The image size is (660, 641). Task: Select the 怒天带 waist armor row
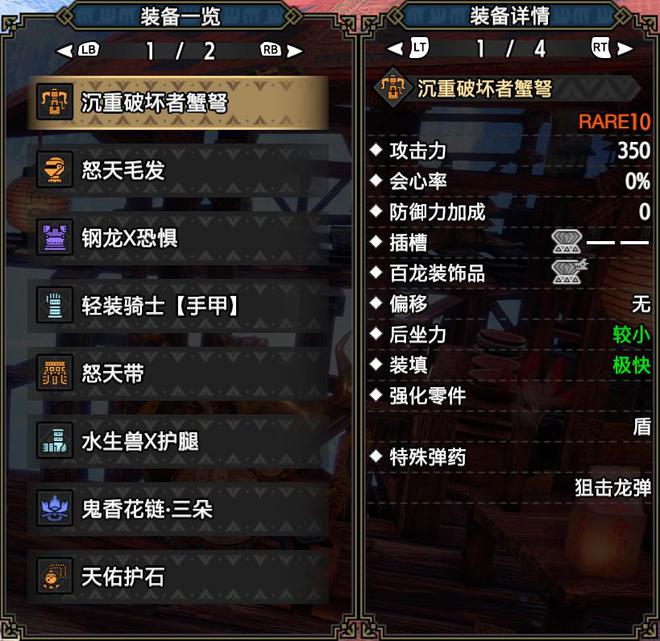[x=180, y=374]
